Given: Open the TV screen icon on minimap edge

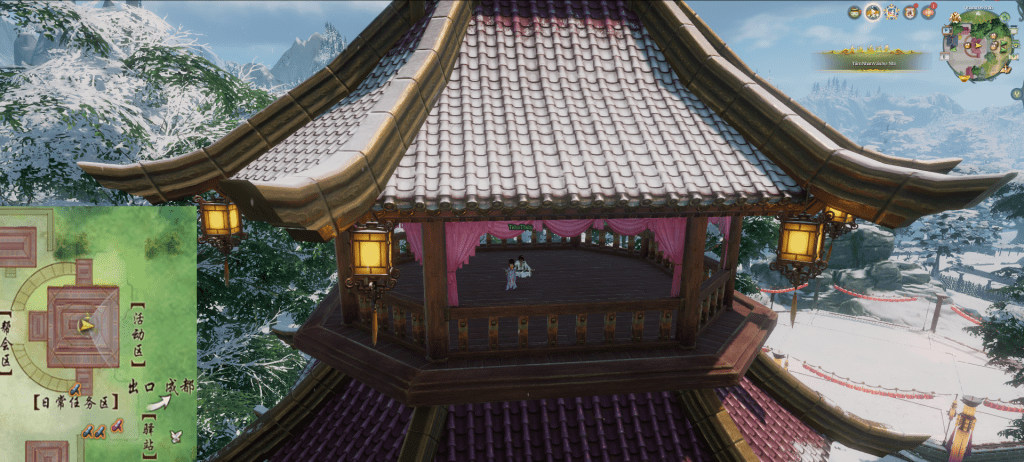Looking at the screenshot, I should pos(947,31).
